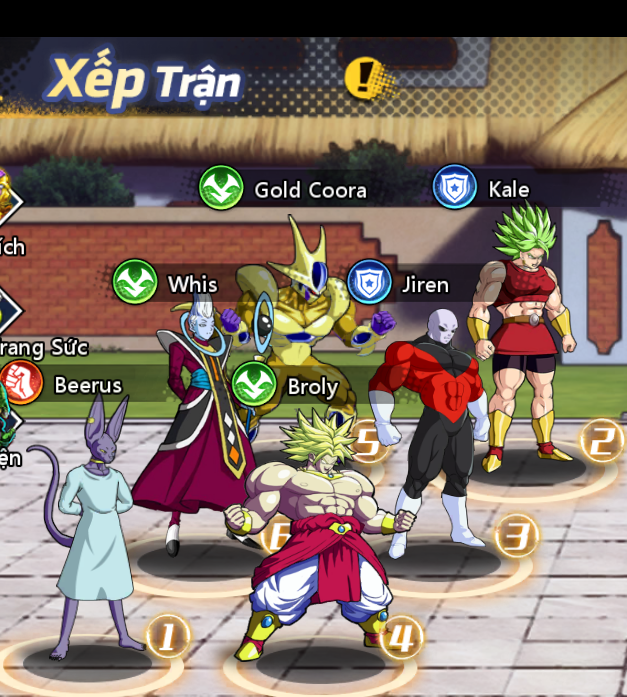Choose formation slot number 1
Viewport: 627px width, 697px height.
click(167, 635)
